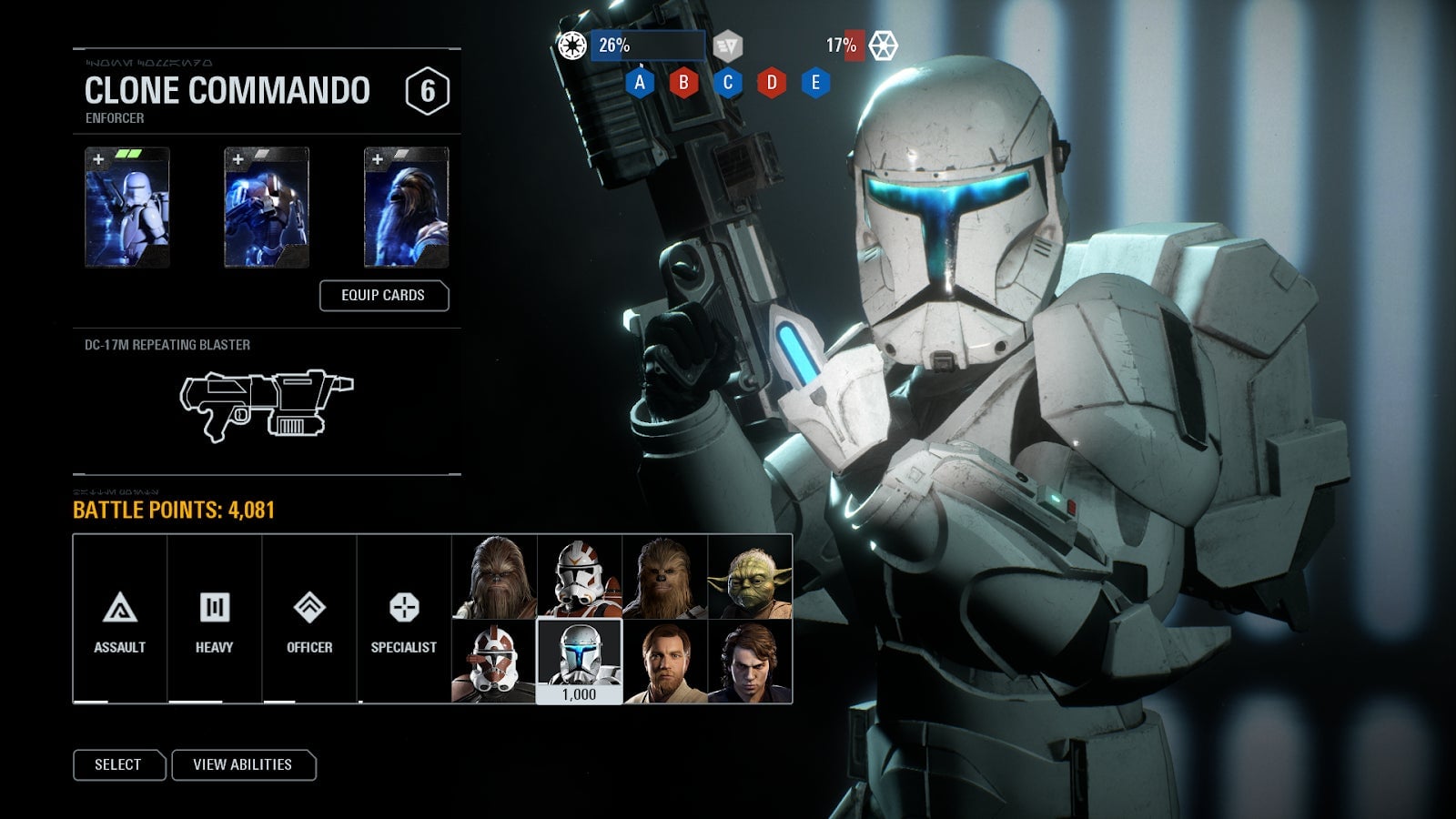This screenshot has height=819, width=1456.
Task: Confirm with the Select button
Action: (x=118, y=764)
